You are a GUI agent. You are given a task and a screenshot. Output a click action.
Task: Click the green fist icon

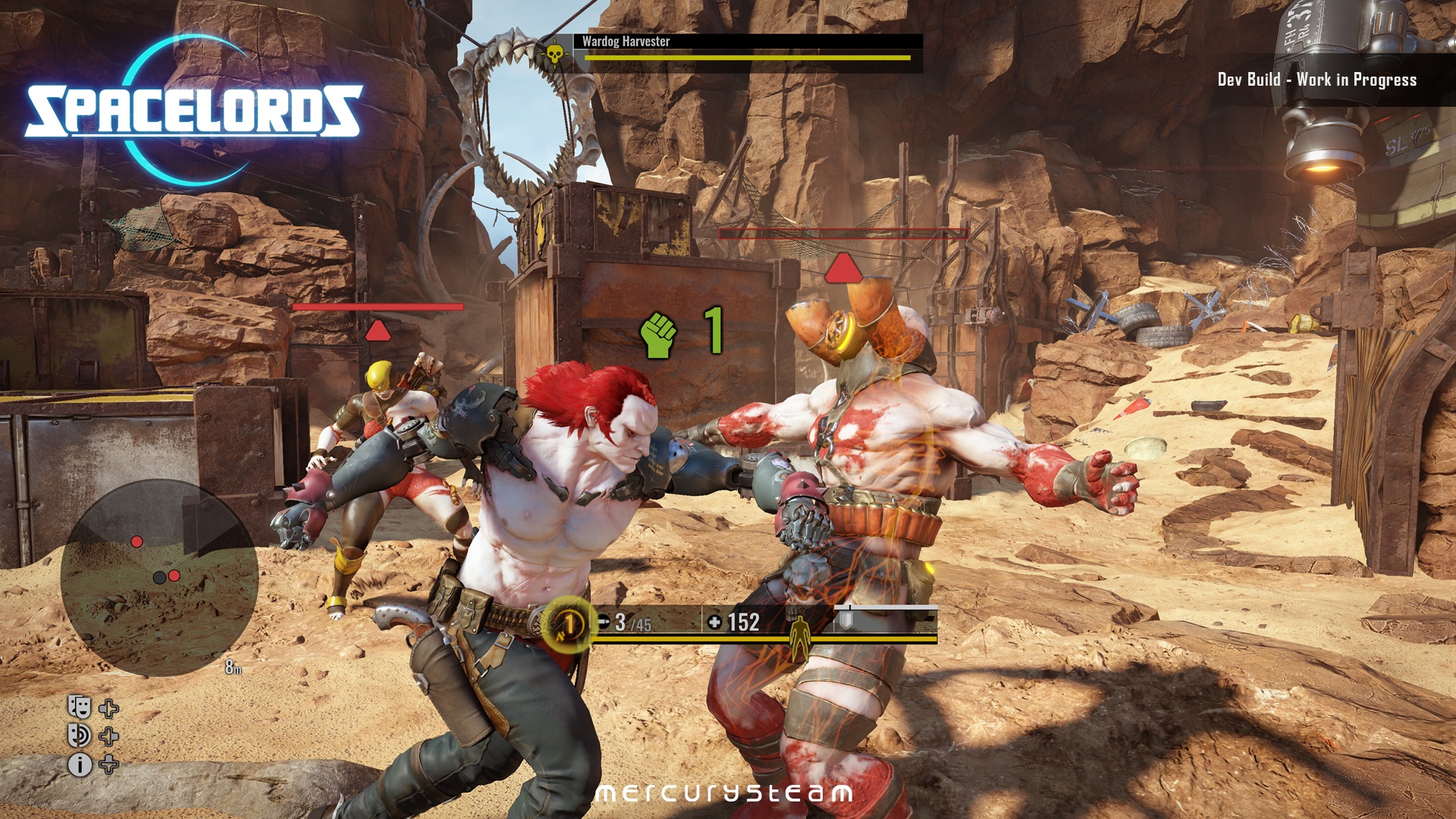[658, 334]
